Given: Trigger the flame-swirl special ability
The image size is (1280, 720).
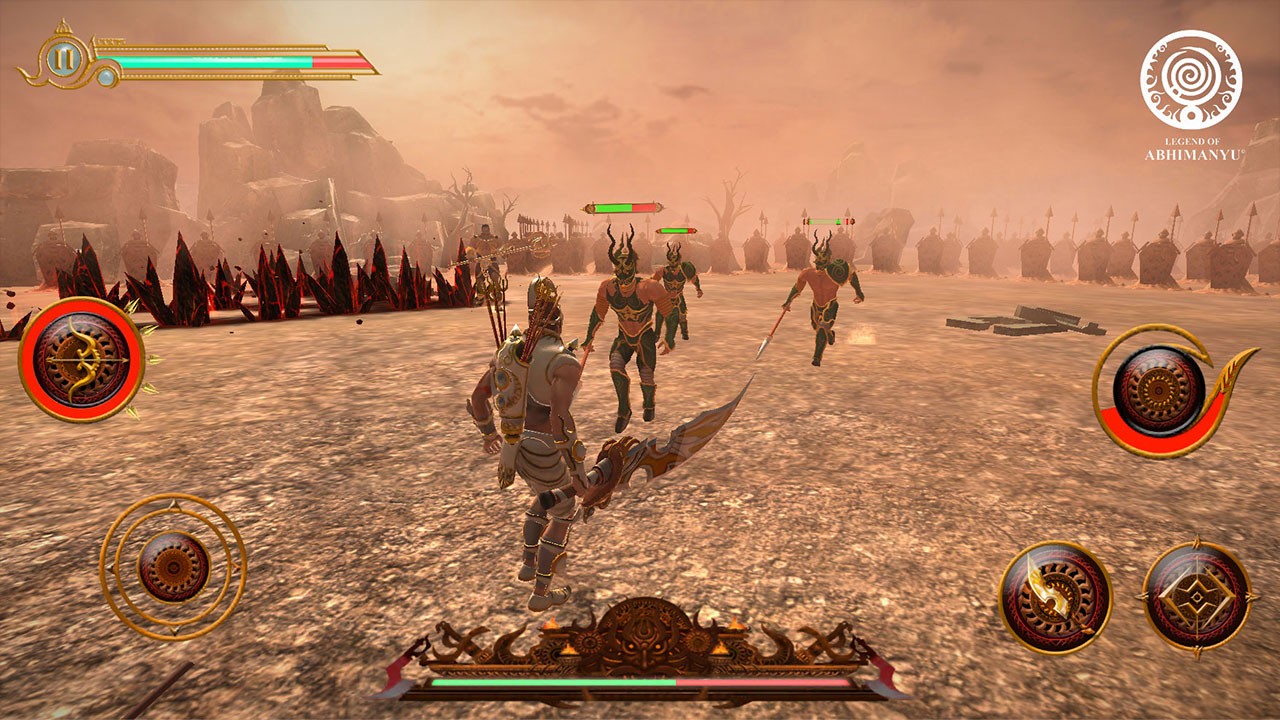Looking at the screenshot, I should pos(1160,391).
